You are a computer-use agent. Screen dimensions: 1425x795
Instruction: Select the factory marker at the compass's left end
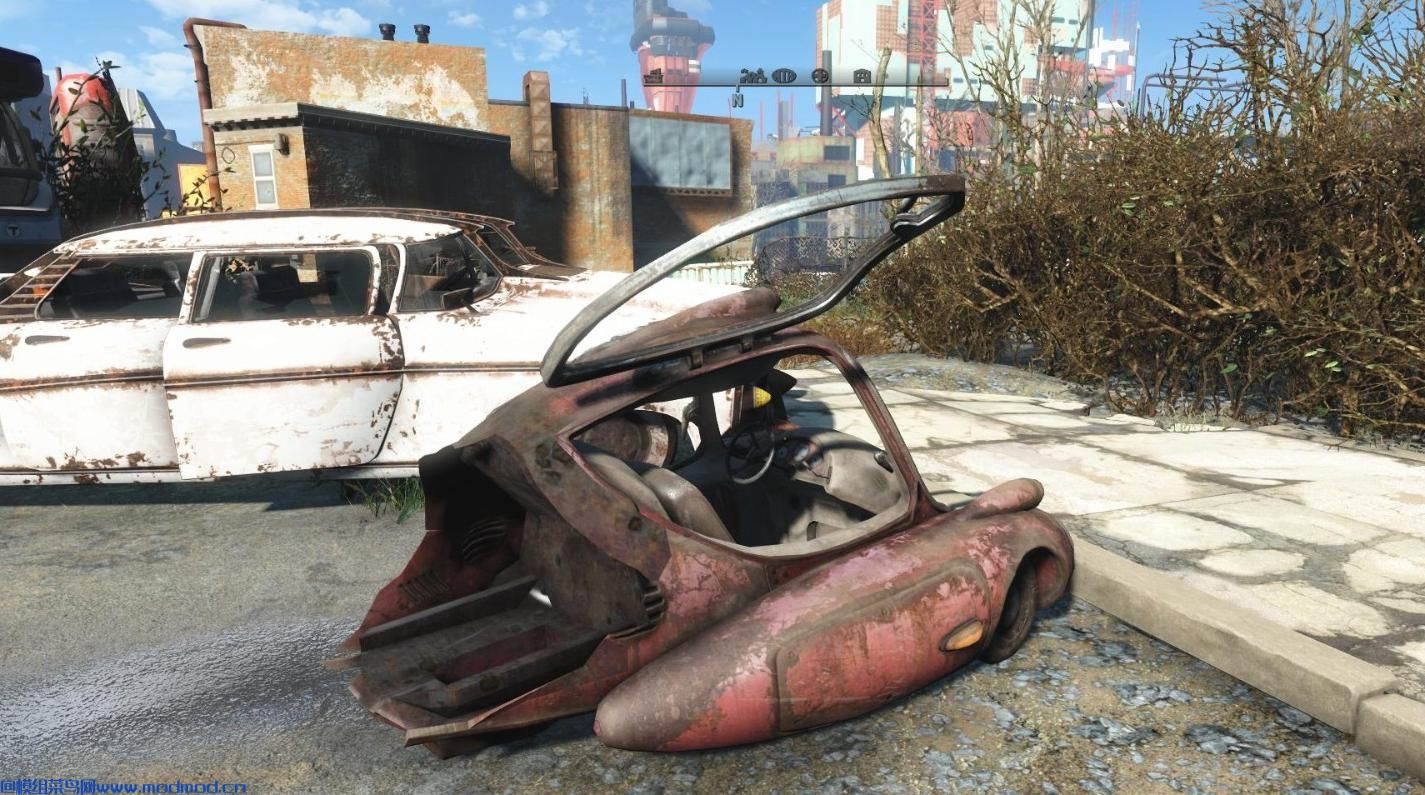(x=654, y=76)
